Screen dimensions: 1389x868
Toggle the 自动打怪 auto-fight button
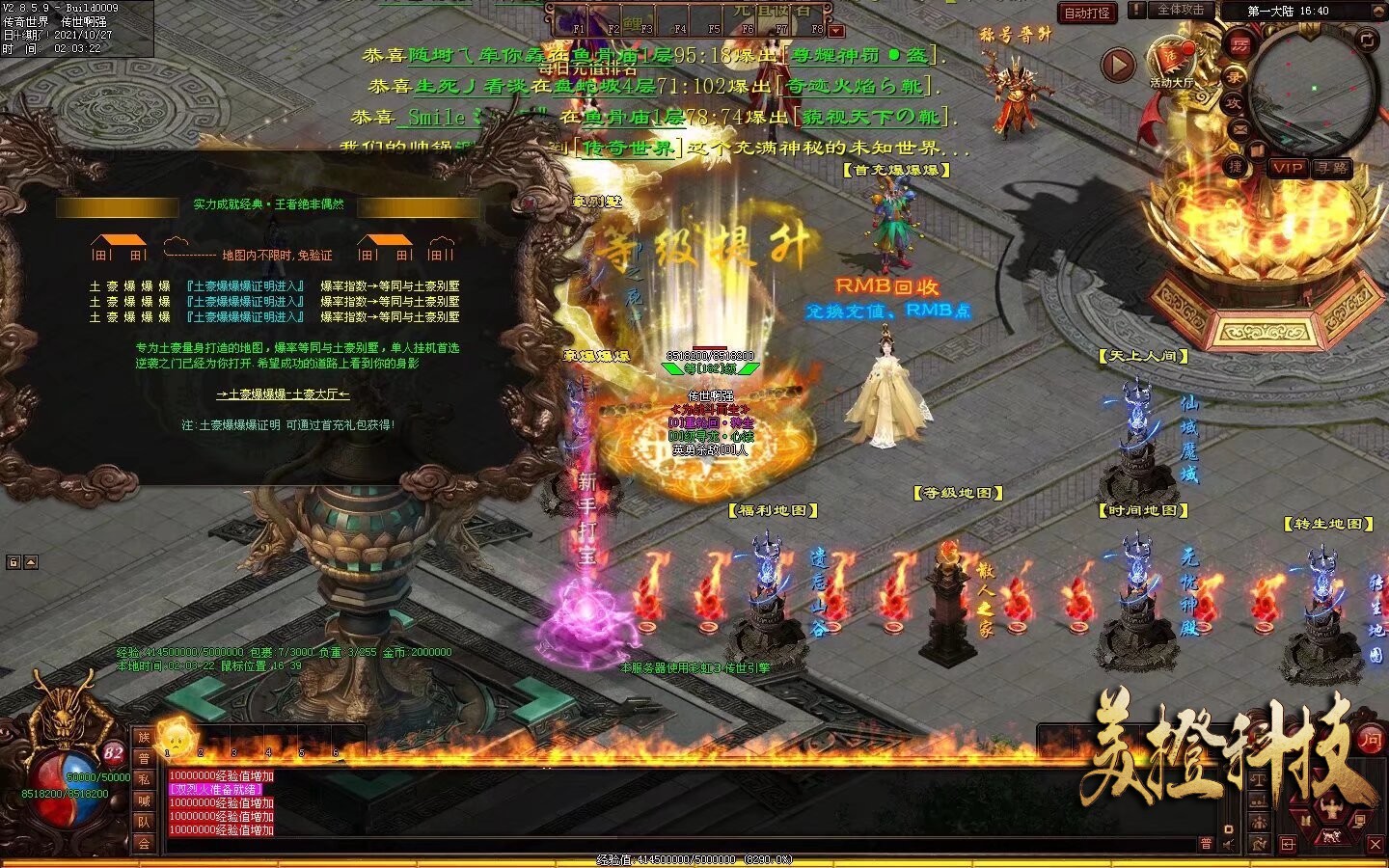point(1087,13)
